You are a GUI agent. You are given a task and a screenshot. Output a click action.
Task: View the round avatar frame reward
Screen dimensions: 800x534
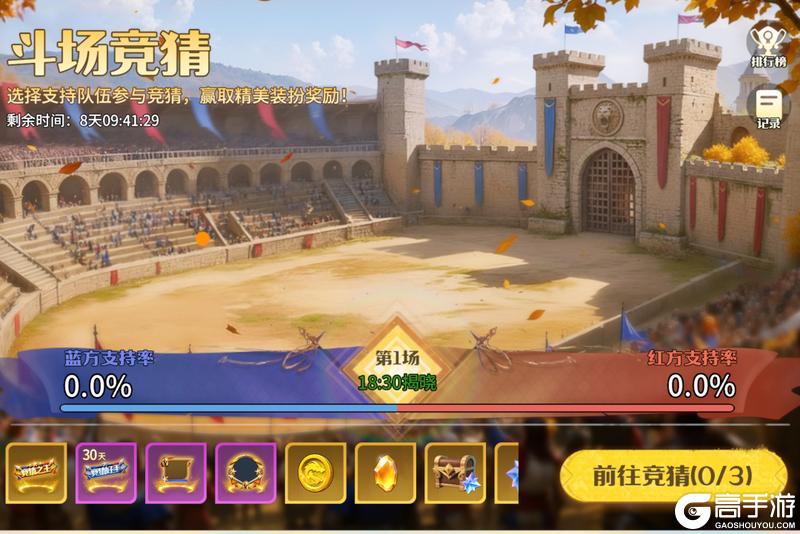(x=246, y=473)
